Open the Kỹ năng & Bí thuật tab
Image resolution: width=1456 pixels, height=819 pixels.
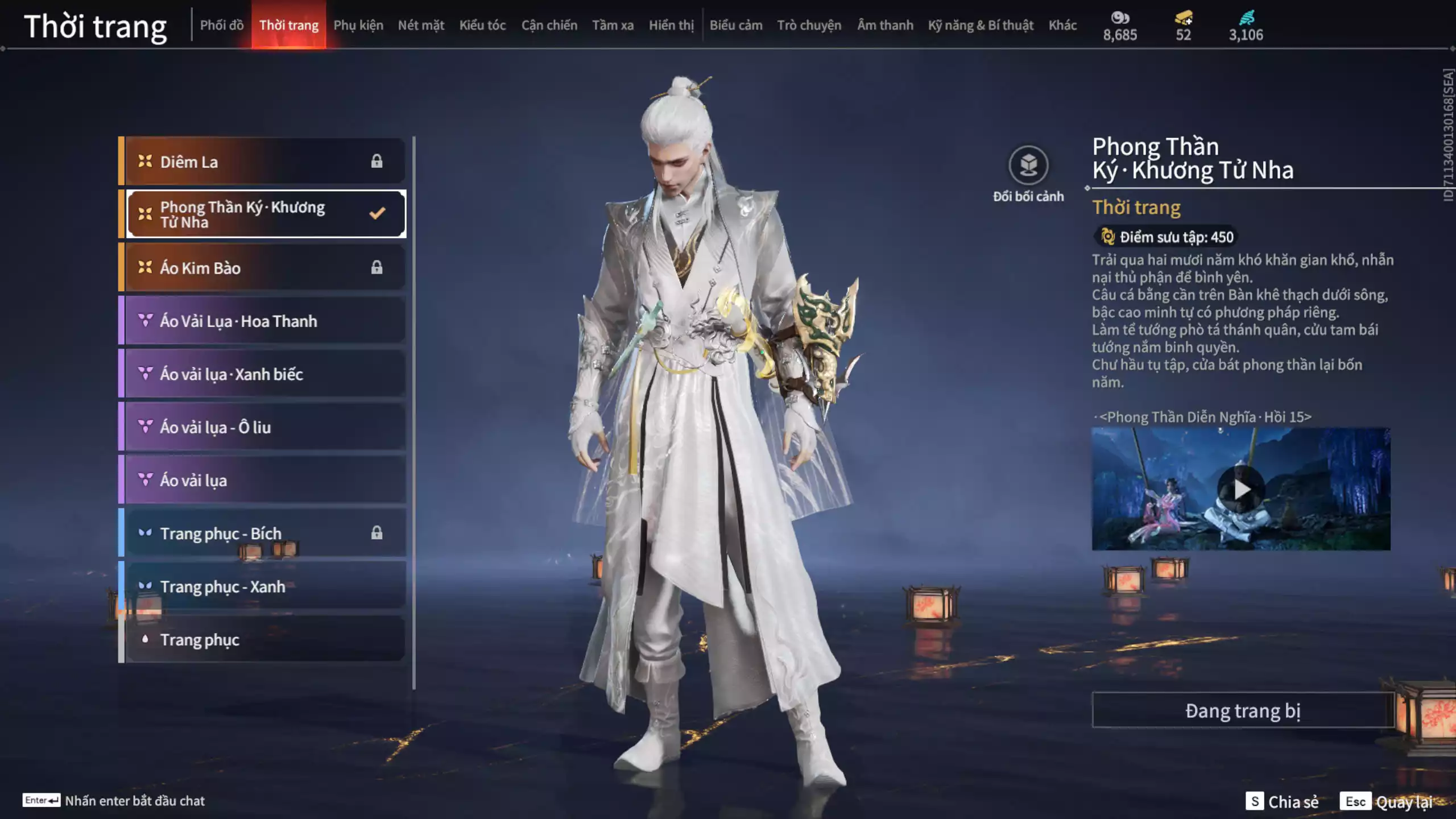point(981,25)
